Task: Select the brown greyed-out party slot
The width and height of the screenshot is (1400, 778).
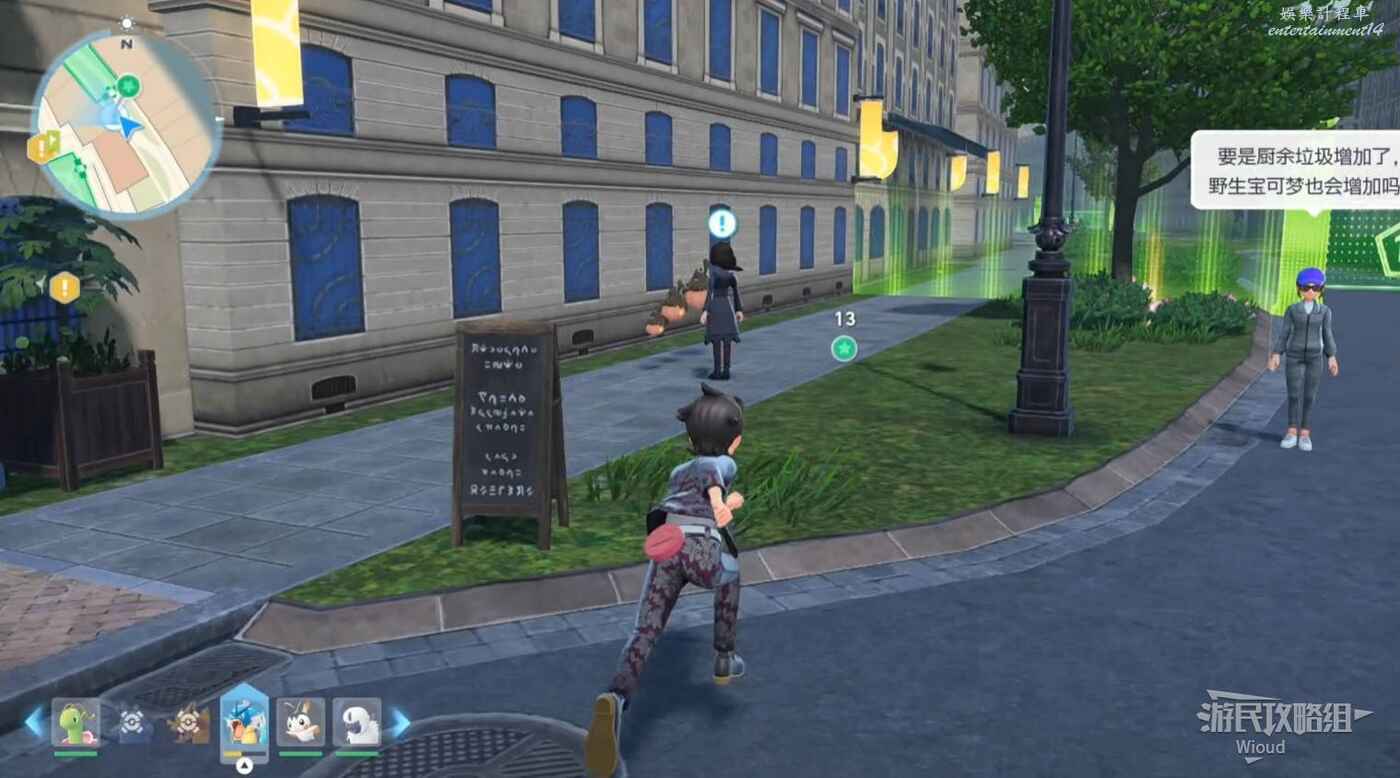Action: pos(188,722)
